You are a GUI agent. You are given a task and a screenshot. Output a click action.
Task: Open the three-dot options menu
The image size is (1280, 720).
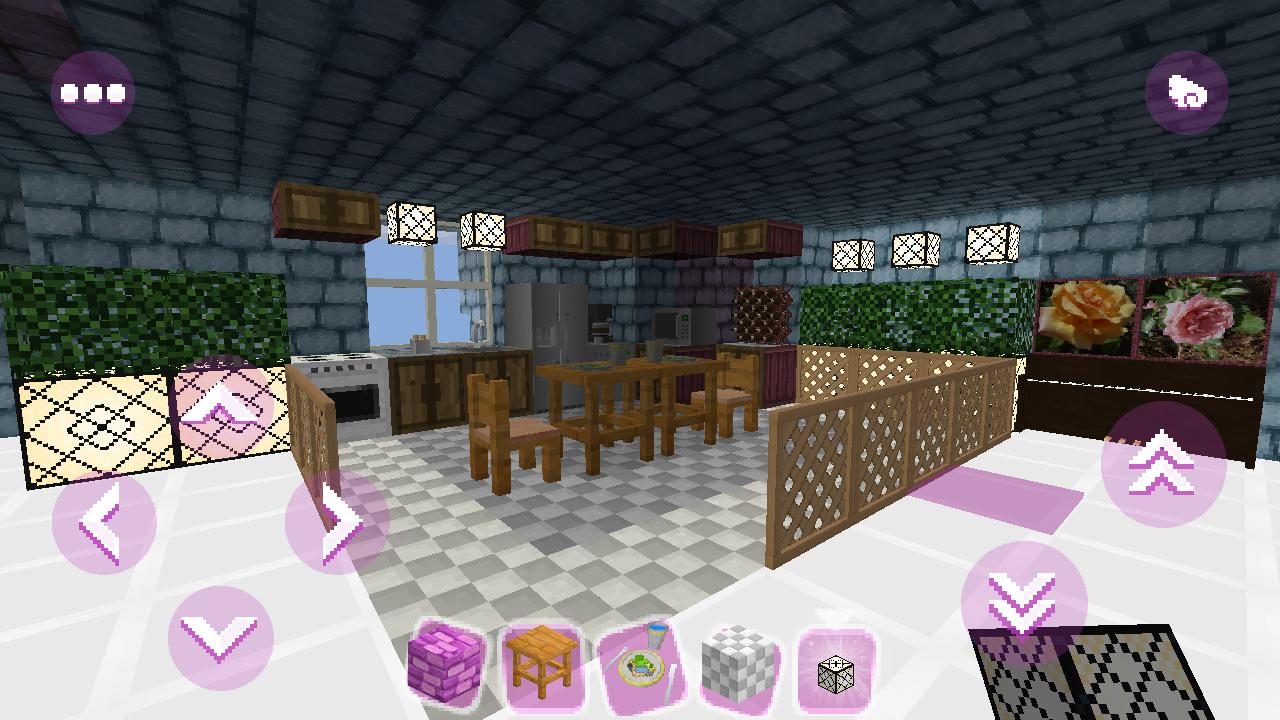(93, 90)
